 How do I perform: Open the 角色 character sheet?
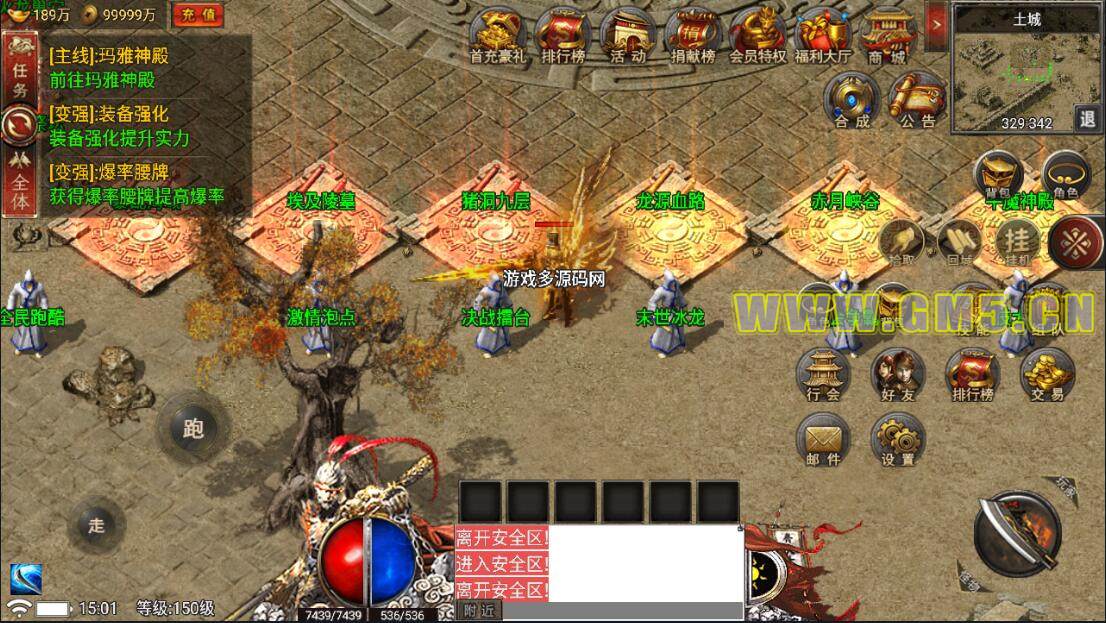(x=1066, y=176)
